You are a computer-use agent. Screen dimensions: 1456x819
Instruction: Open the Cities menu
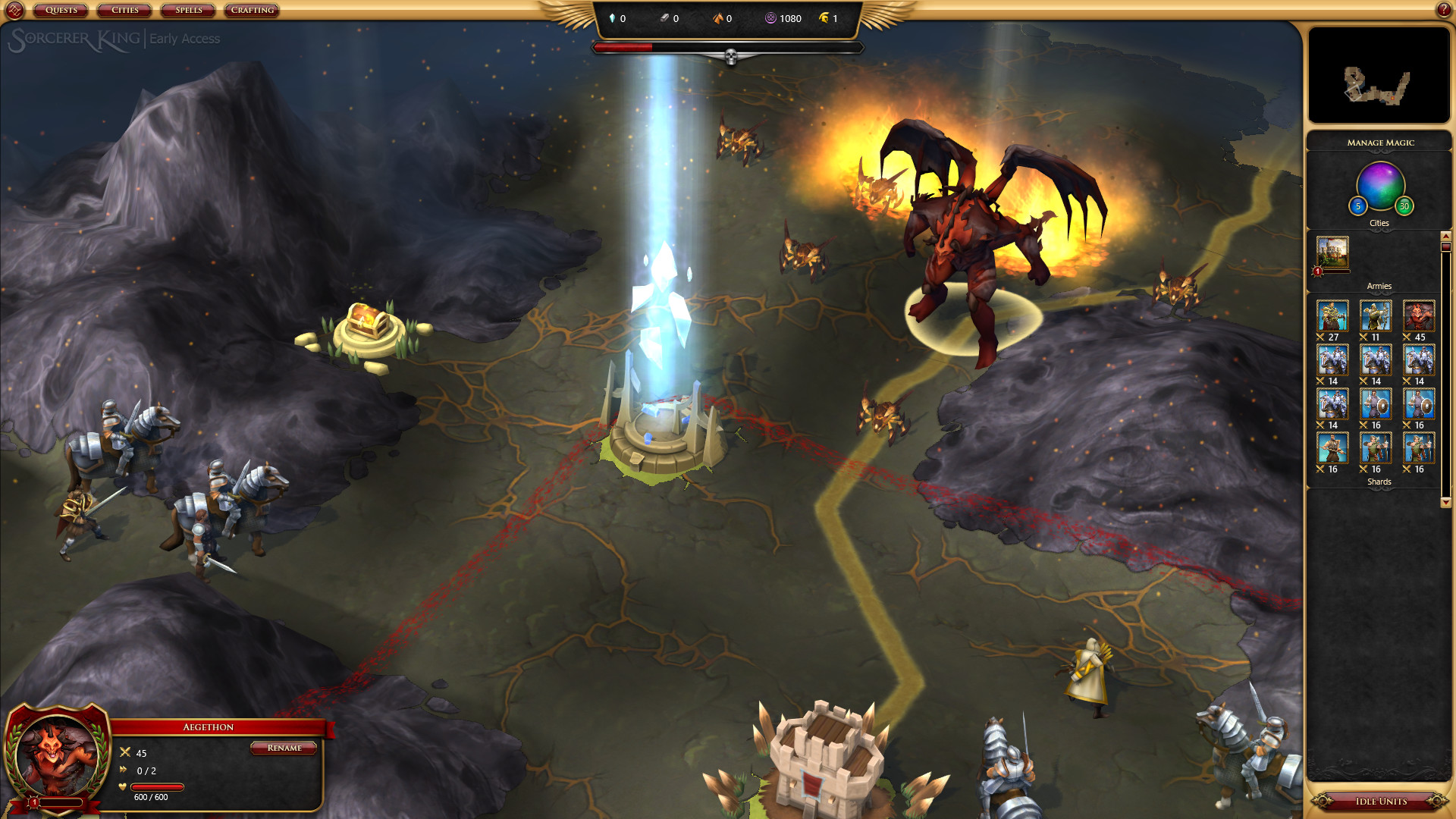[x=125, y=11]
